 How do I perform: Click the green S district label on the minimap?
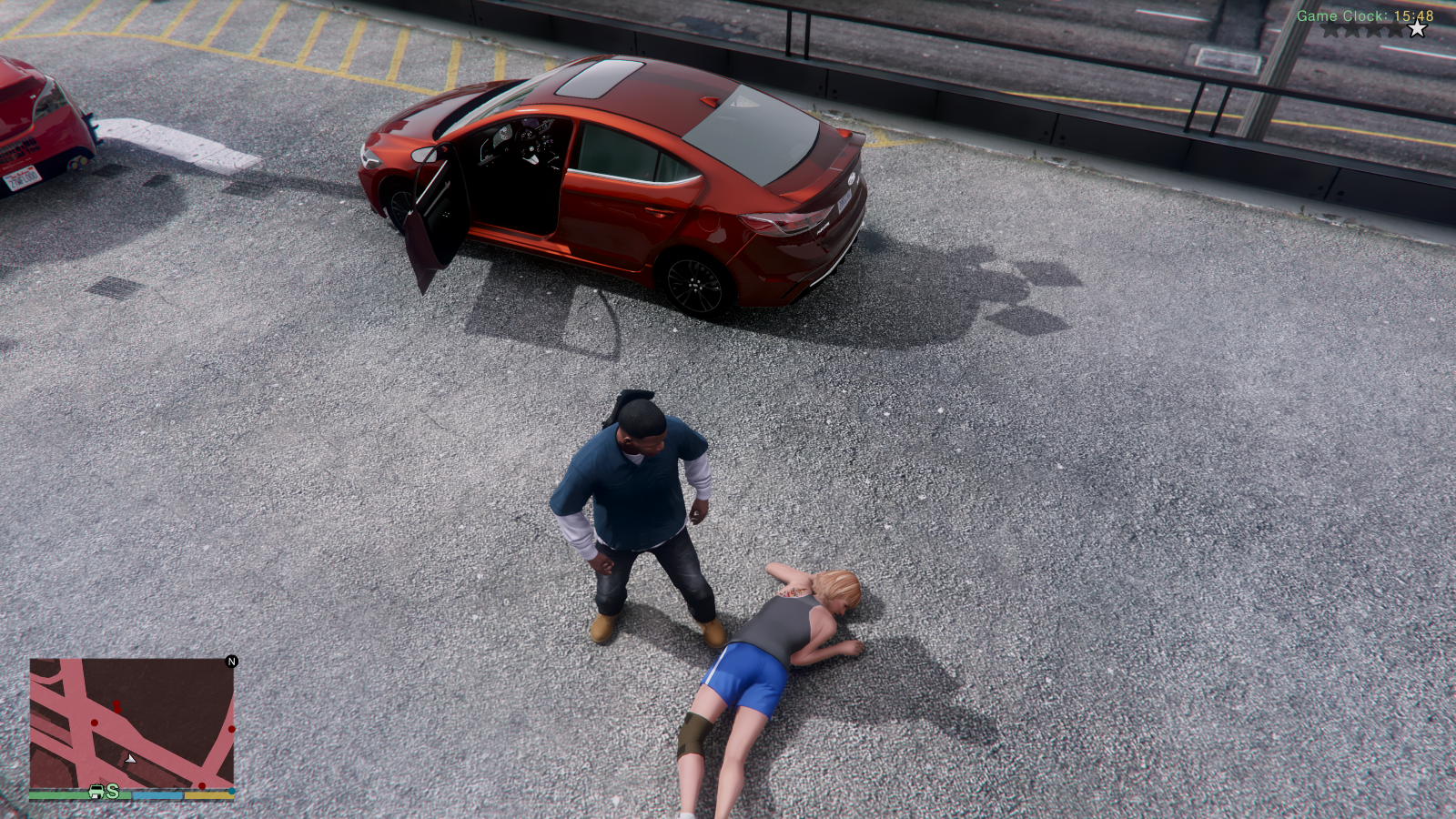pos(111,793)
